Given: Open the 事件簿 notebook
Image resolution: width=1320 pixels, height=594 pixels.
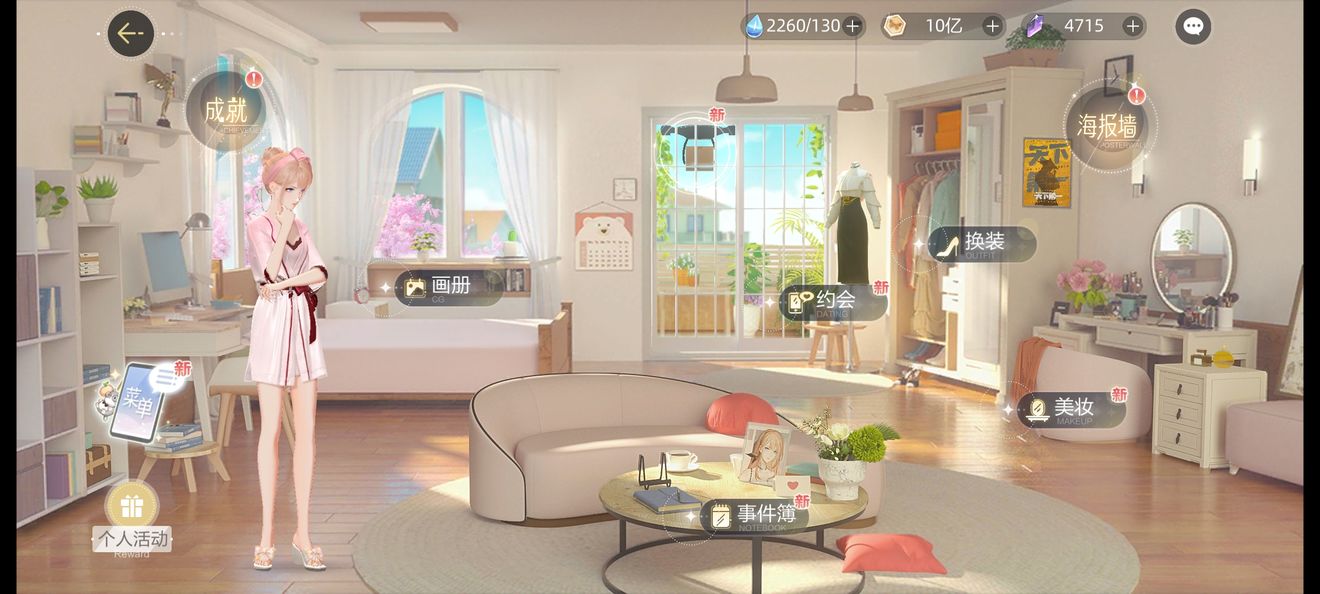Looking at the screenshot, I should (x=754, y=515).
